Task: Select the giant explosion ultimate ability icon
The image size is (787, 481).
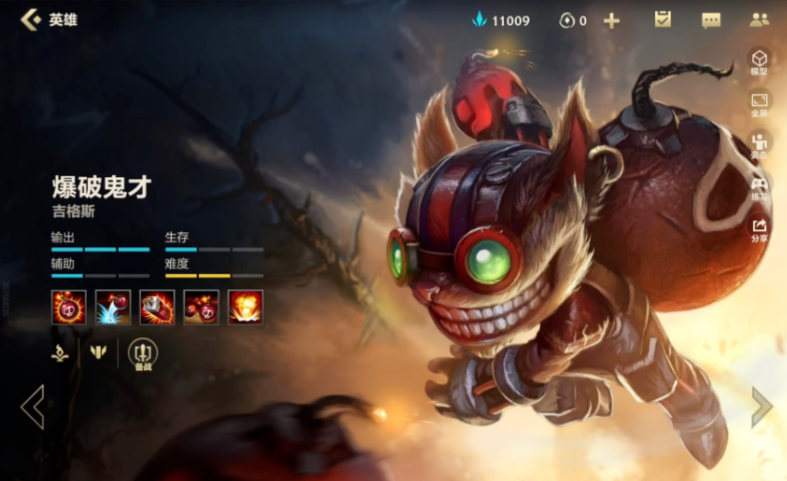Action: [245, 307]
